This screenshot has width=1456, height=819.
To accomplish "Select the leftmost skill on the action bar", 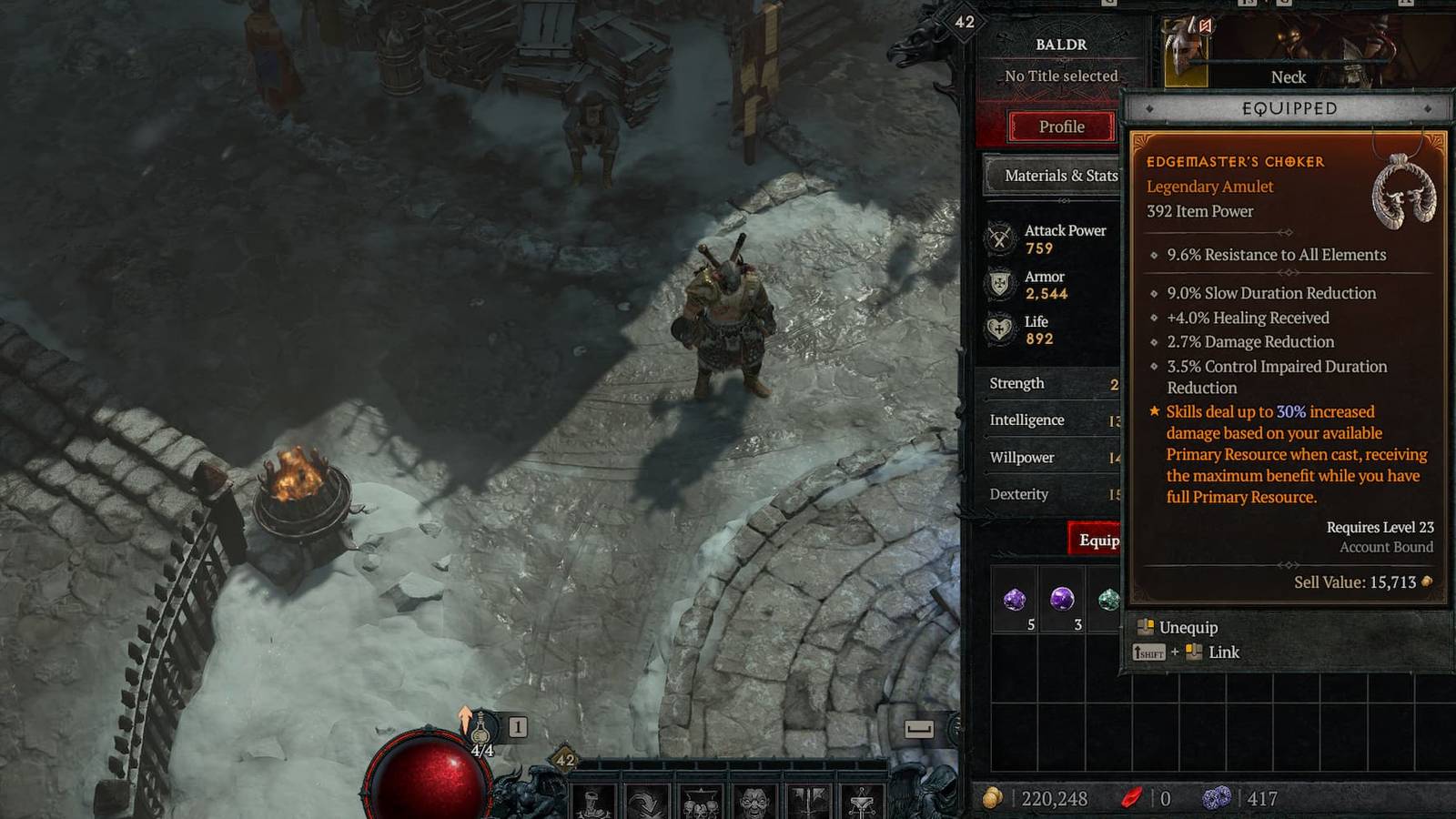I will pyautogui.click(x=596, y=801).
